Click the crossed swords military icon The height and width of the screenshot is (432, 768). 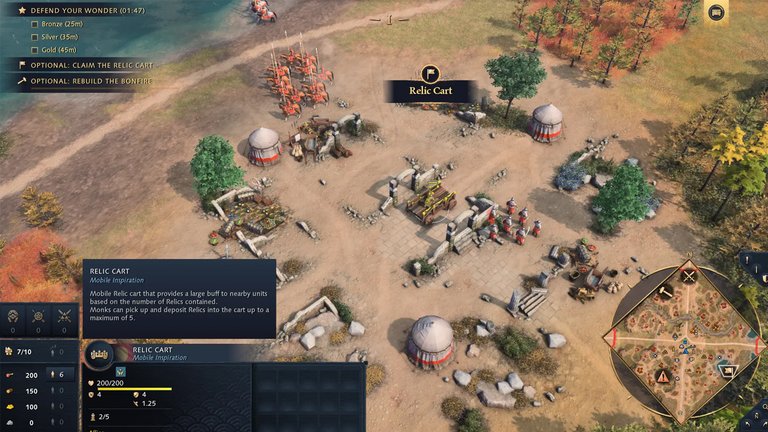click(x=64, y=316)
